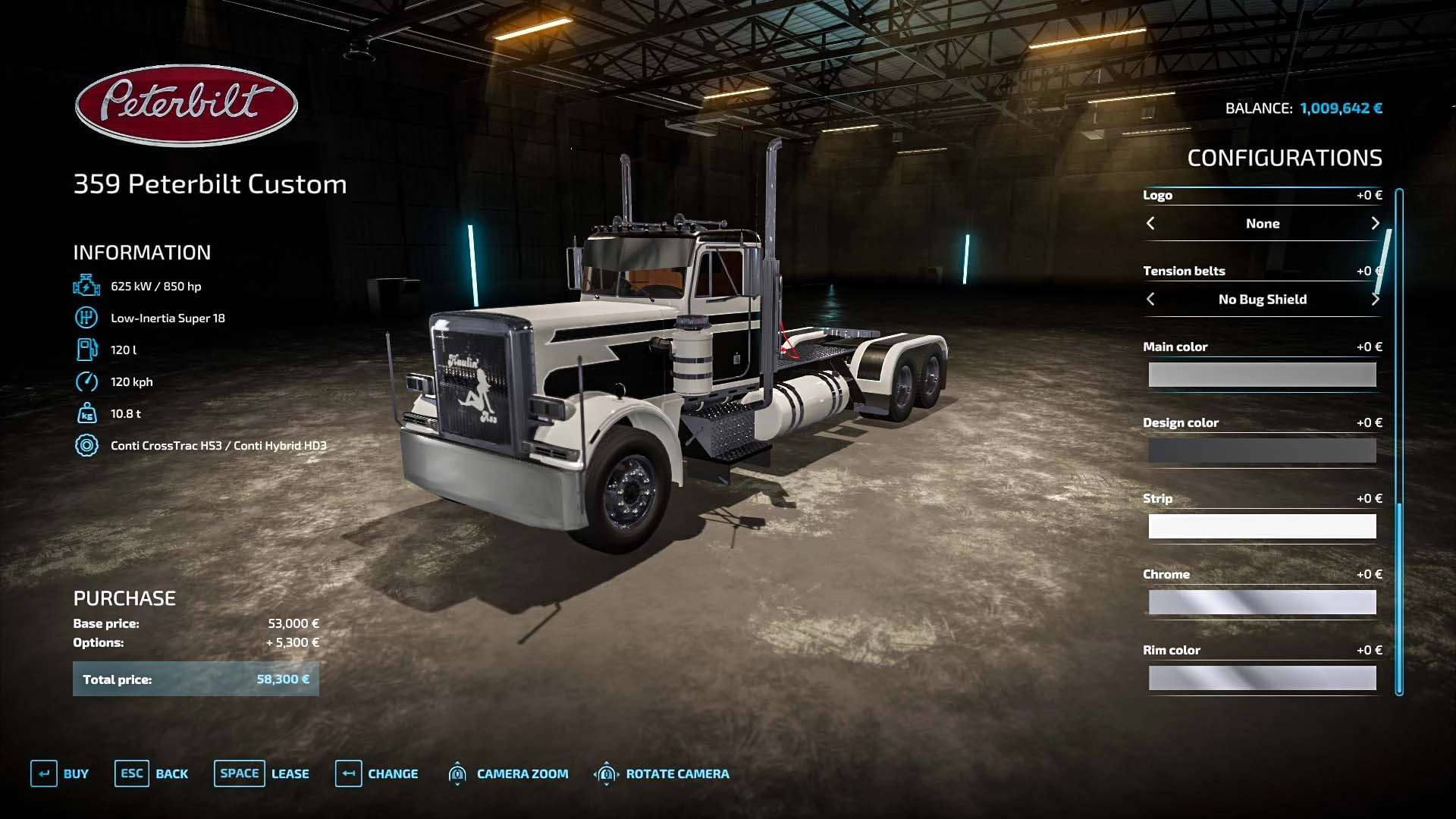Switch Logo option to the next choice
1456x819 pixels.
1375,224
